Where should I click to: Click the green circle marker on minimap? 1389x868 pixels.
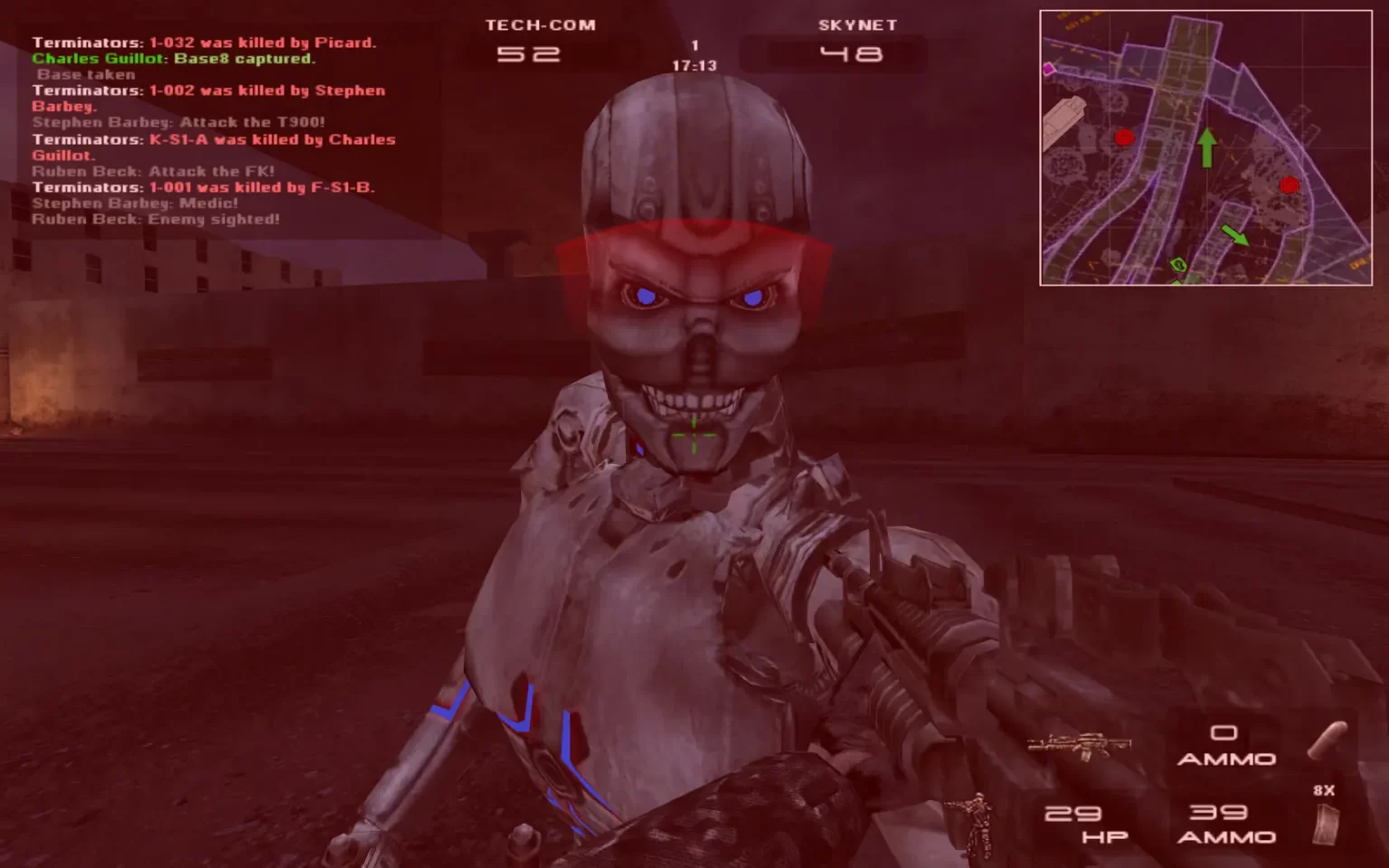1178,265
